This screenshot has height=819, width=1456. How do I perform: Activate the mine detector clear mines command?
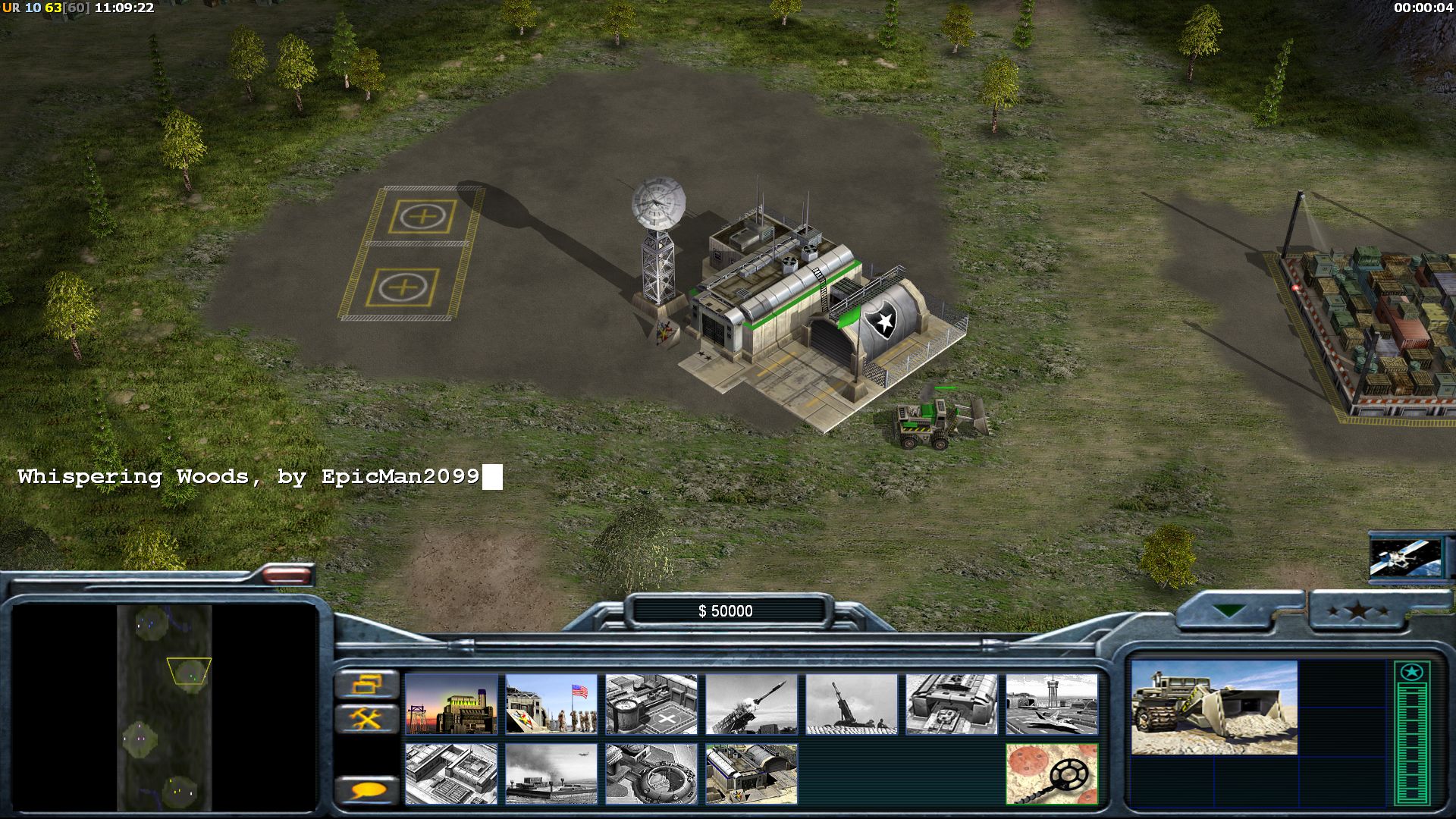(x=1052, y=773)
